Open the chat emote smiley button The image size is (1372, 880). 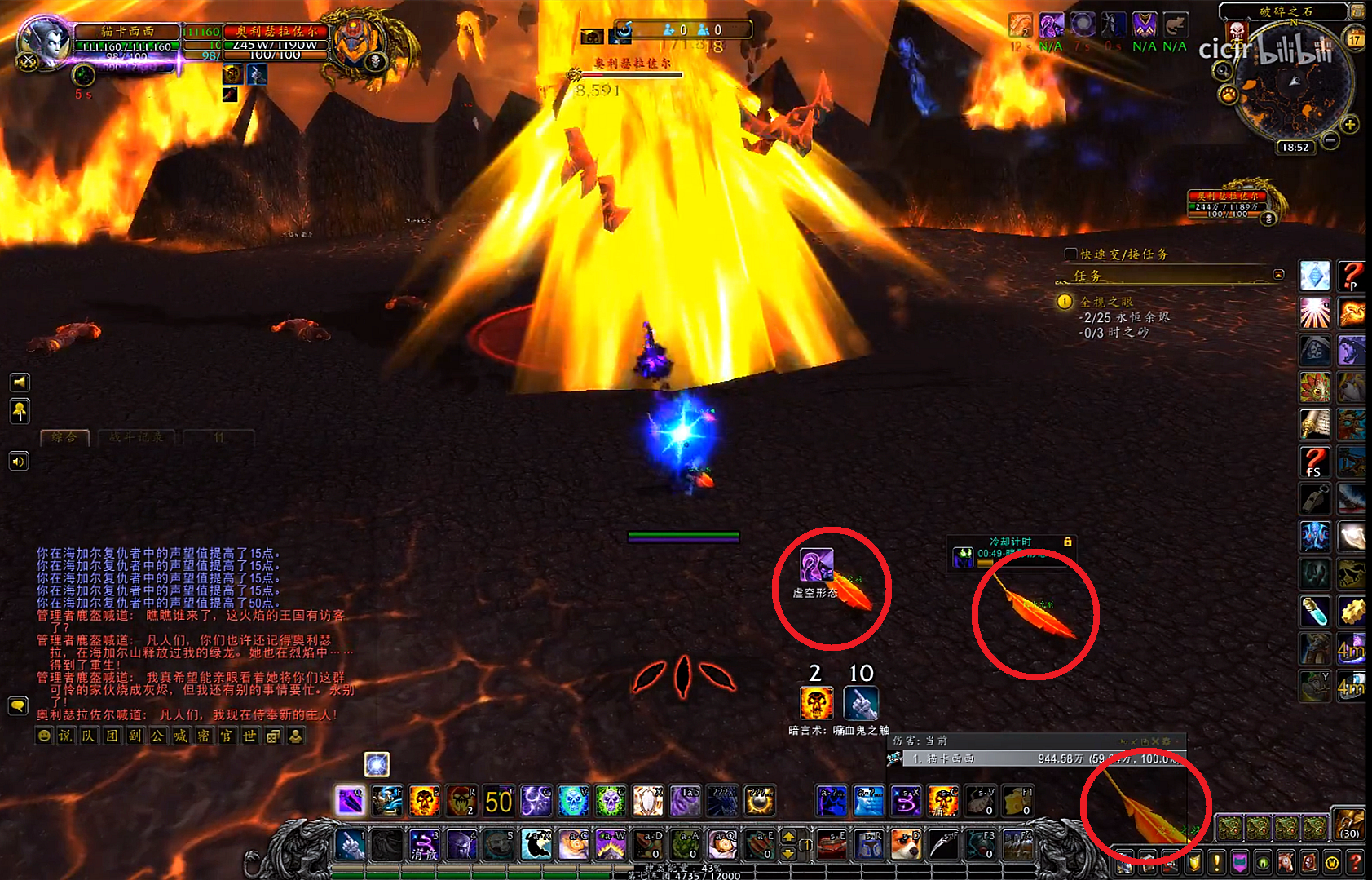click(44, 736)
